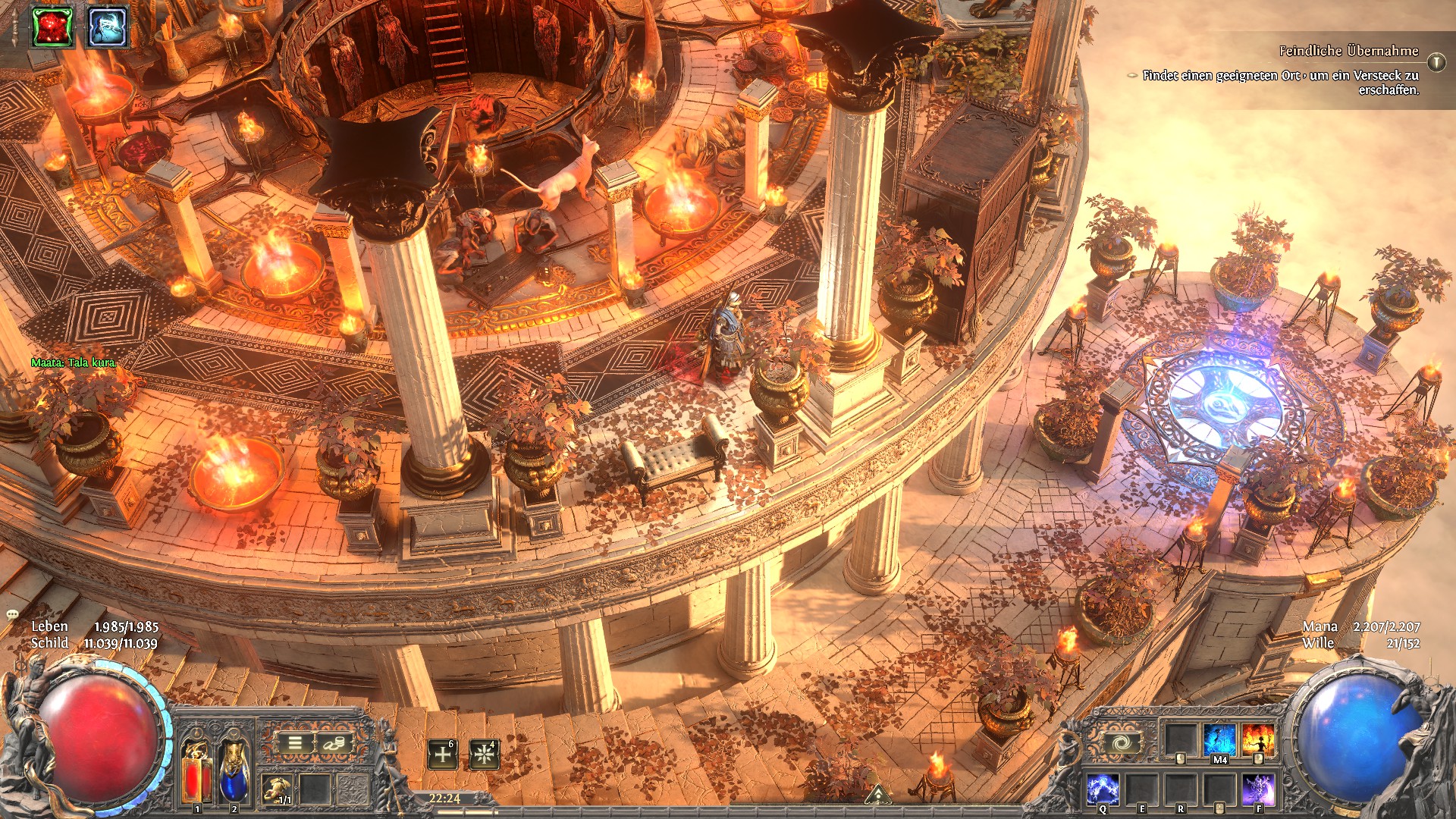Toggle the Feindliche Übernahme quest tracker button
Image resolution: width=1456 pixels, height=819 pixels.
(x=1436, y=61)
